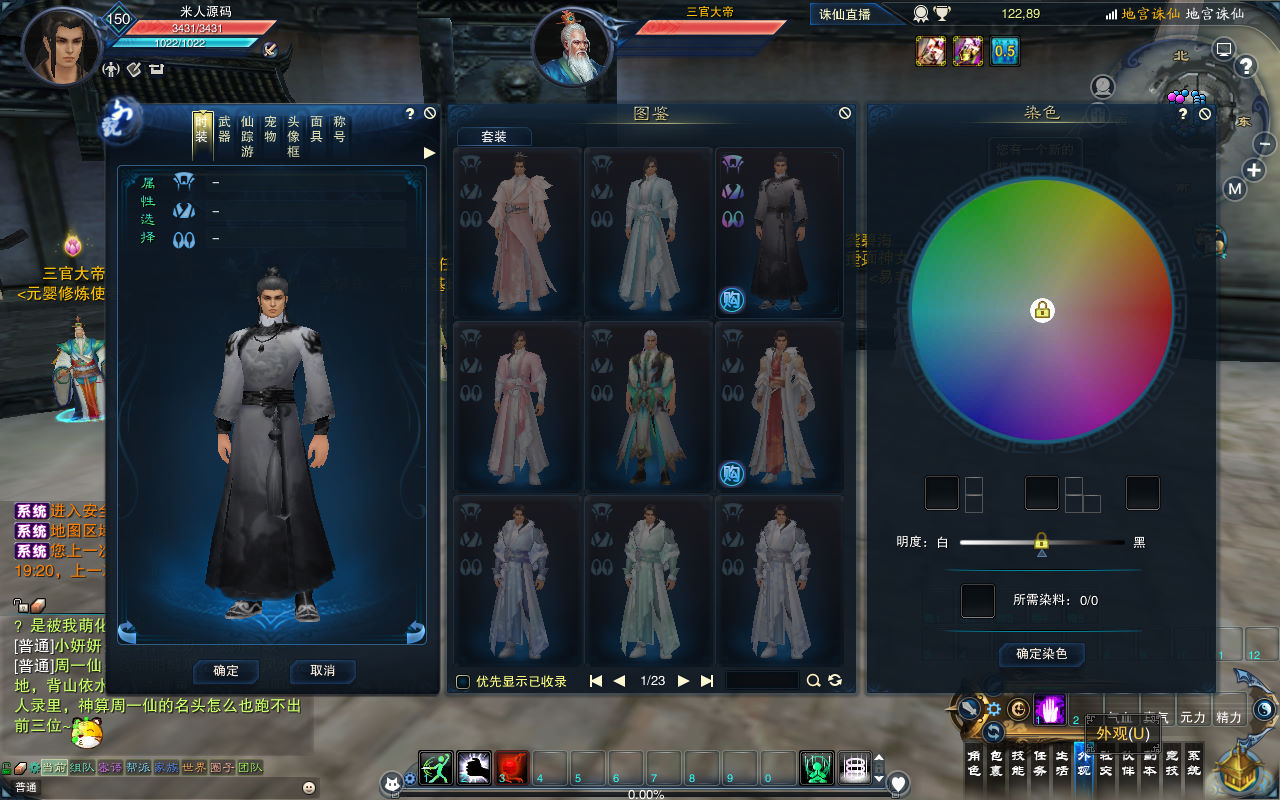Viewport: 1280px width, 800px height.
Task: Run search with the magnifier icon
Action: [x=814, y=681]
